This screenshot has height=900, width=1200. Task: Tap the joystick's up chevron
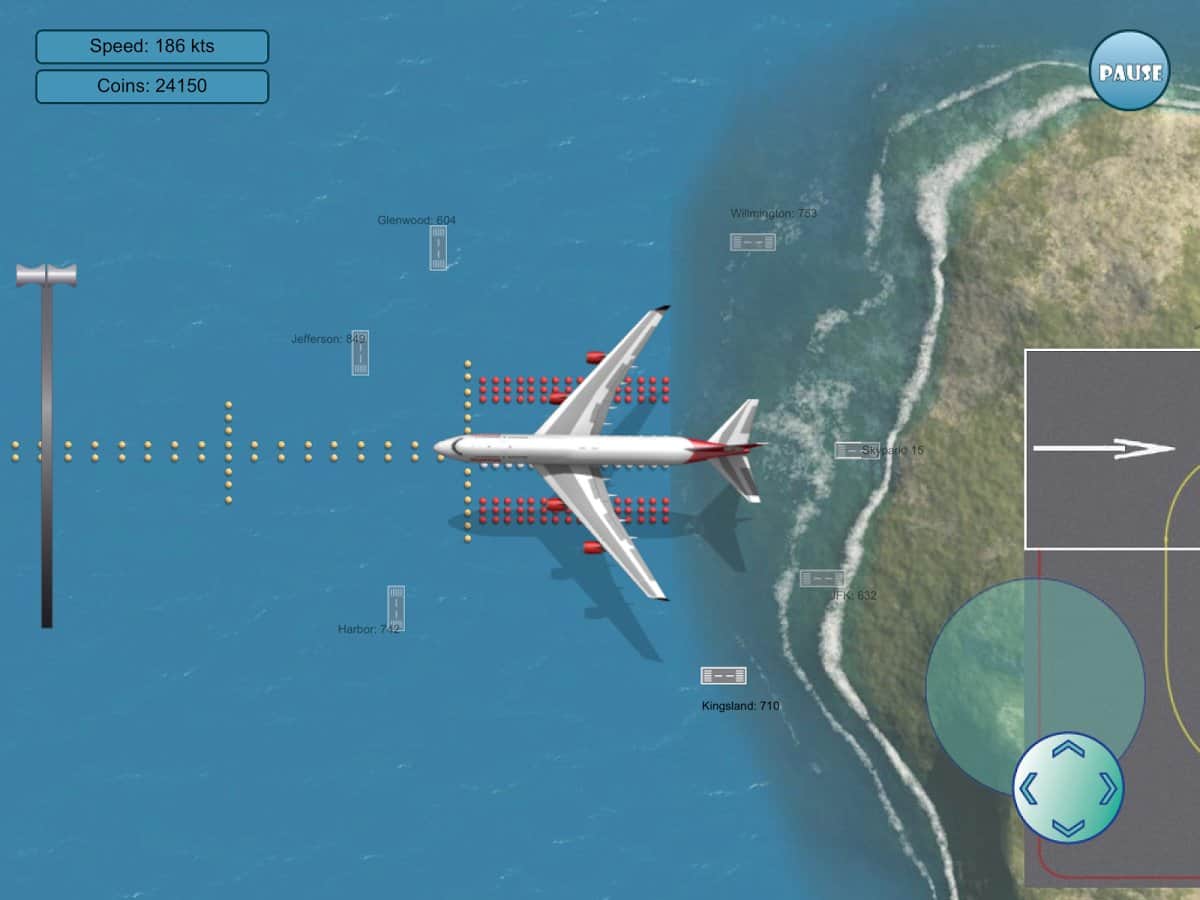click(1068, 749)
